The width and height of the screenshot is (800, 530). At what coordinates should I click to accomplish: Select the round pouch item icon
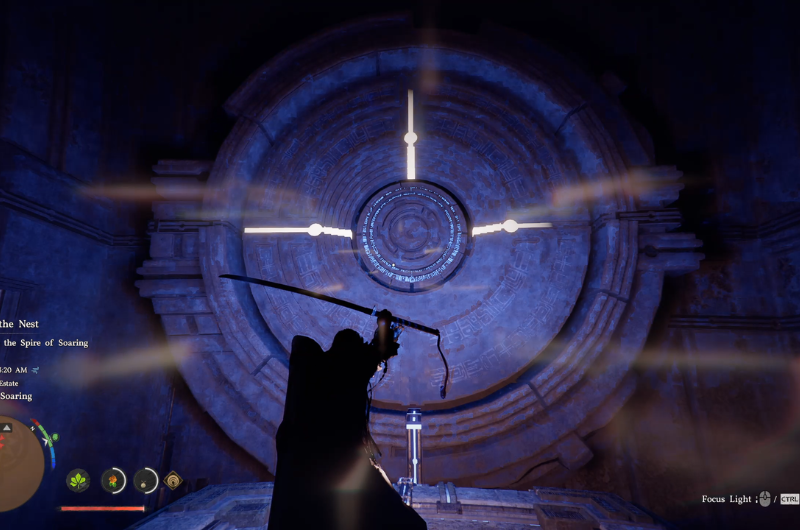click(146, 481)
